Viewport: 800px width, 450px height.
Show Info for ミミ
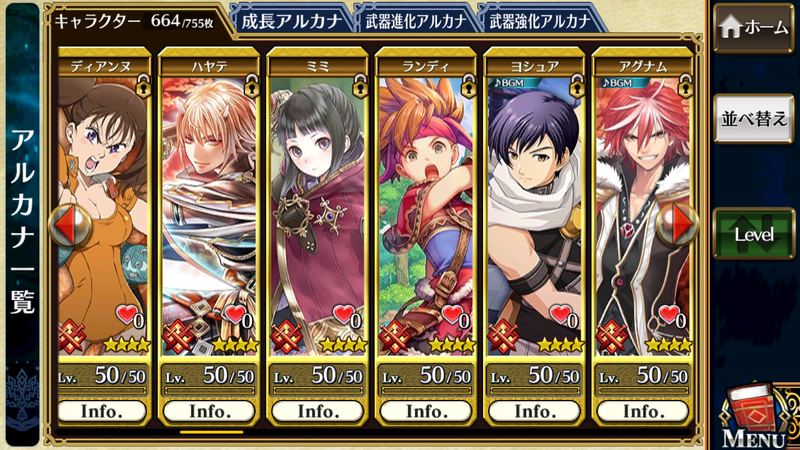pos(317,411)
